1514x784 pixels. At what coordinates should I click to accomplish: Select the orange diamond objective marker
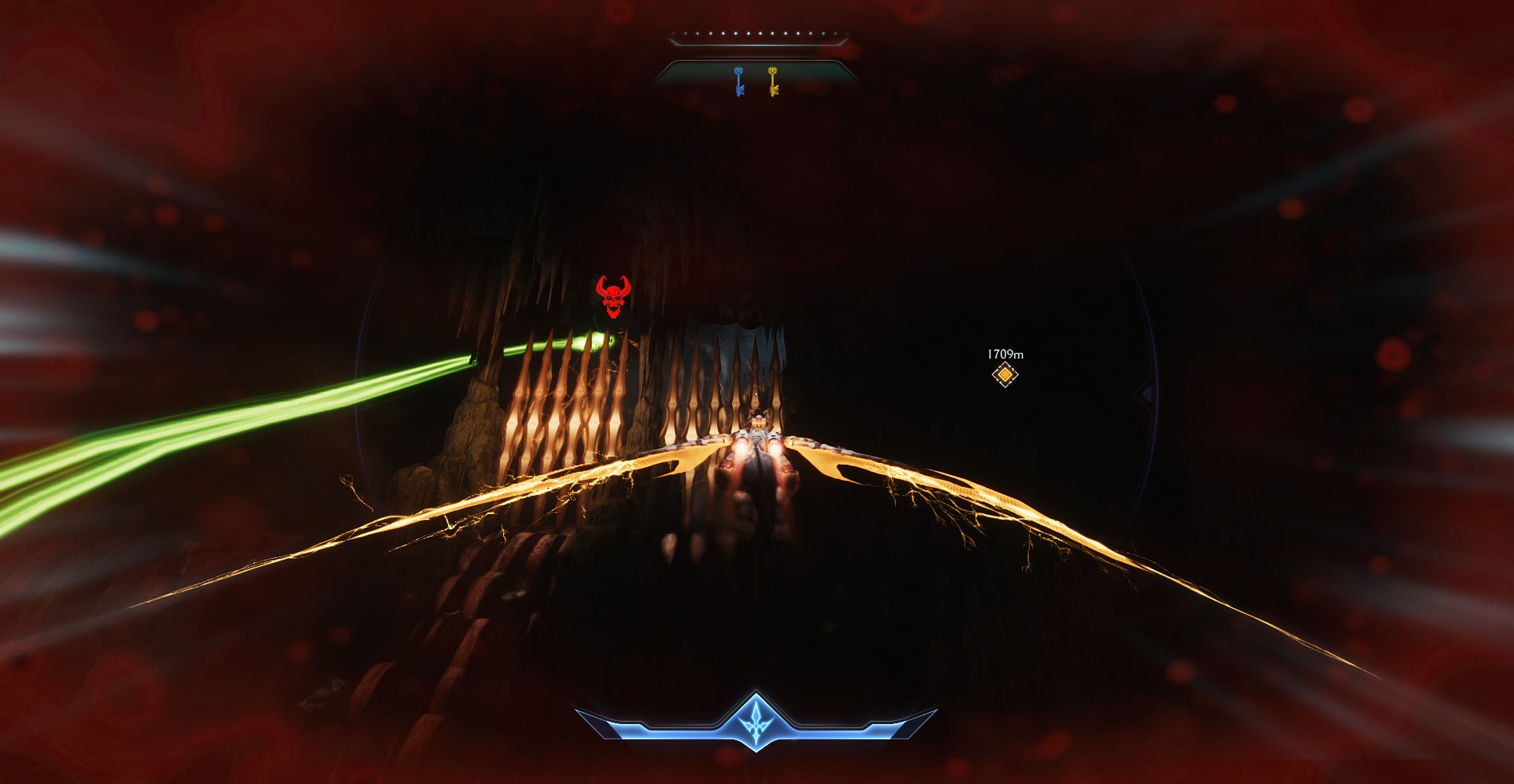tap(1005, 374)
